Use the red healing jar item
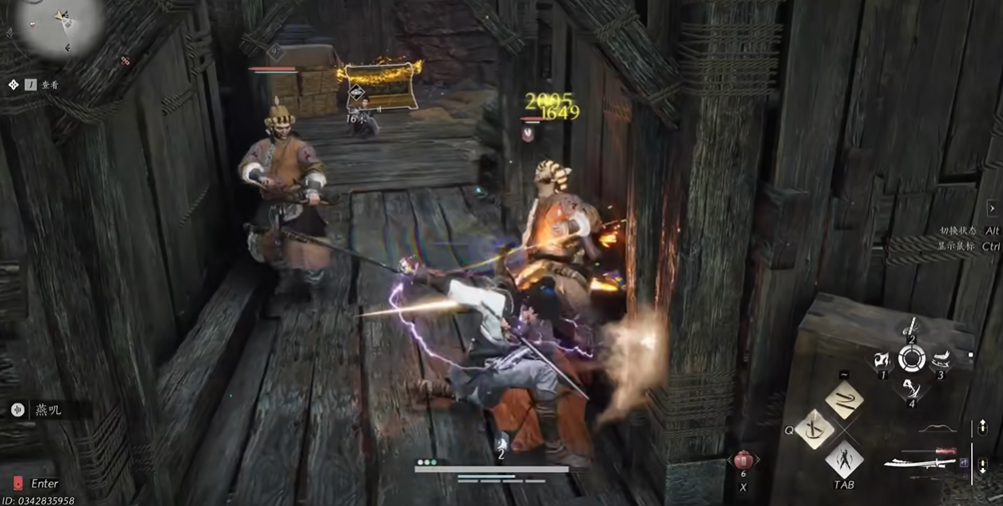The height and width of the screenshot is (506, 1003). tap(743, 461)
